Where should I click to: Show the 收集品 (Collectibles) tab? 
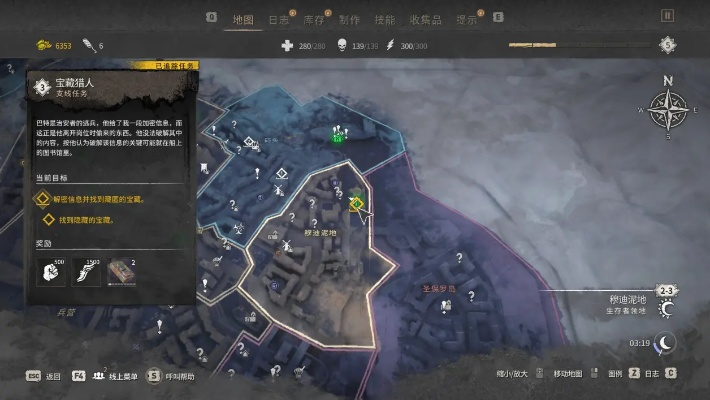point(424,19)
